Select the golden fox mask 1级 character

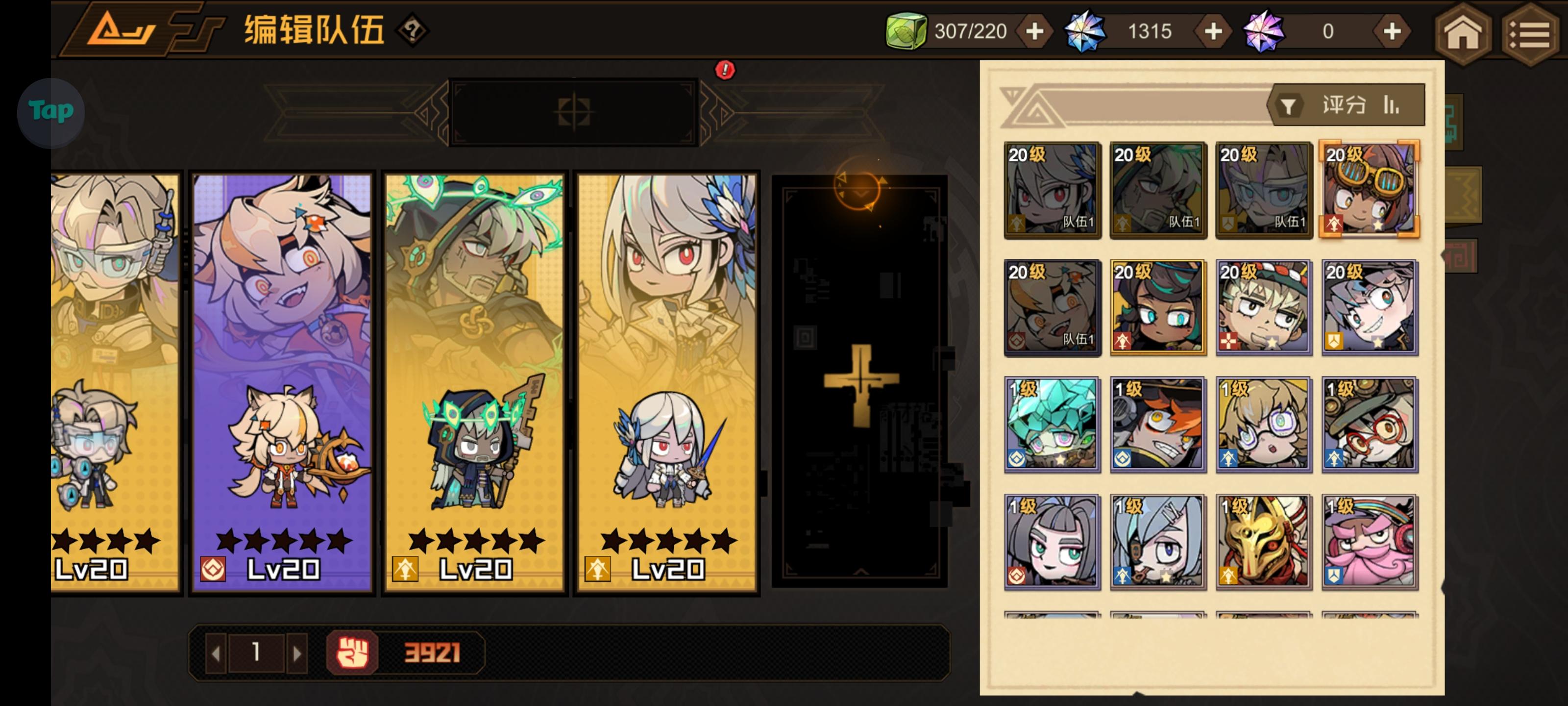tap(1263, 541)
